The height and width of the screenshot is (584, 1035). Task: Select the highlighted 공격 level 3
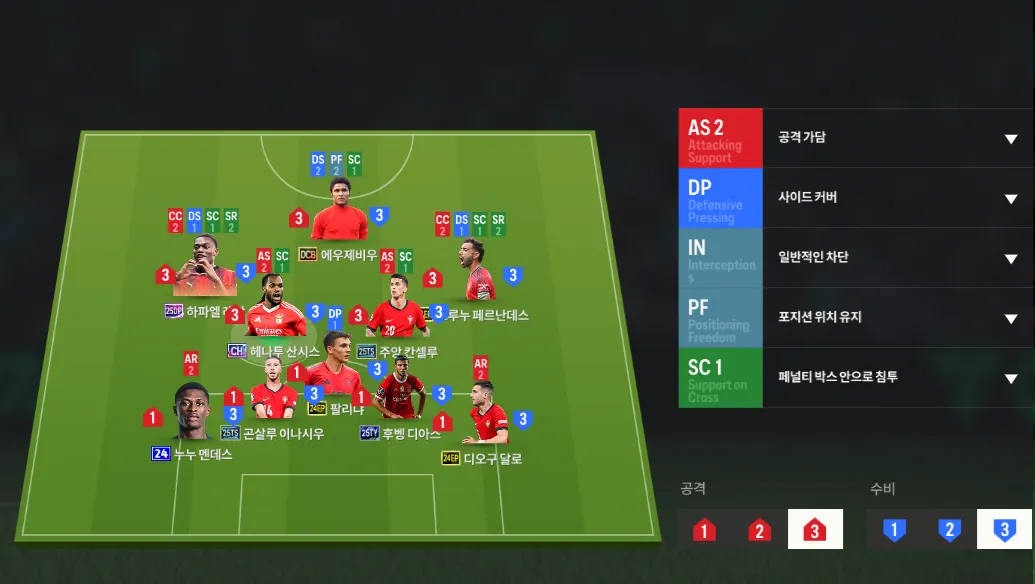815,530
